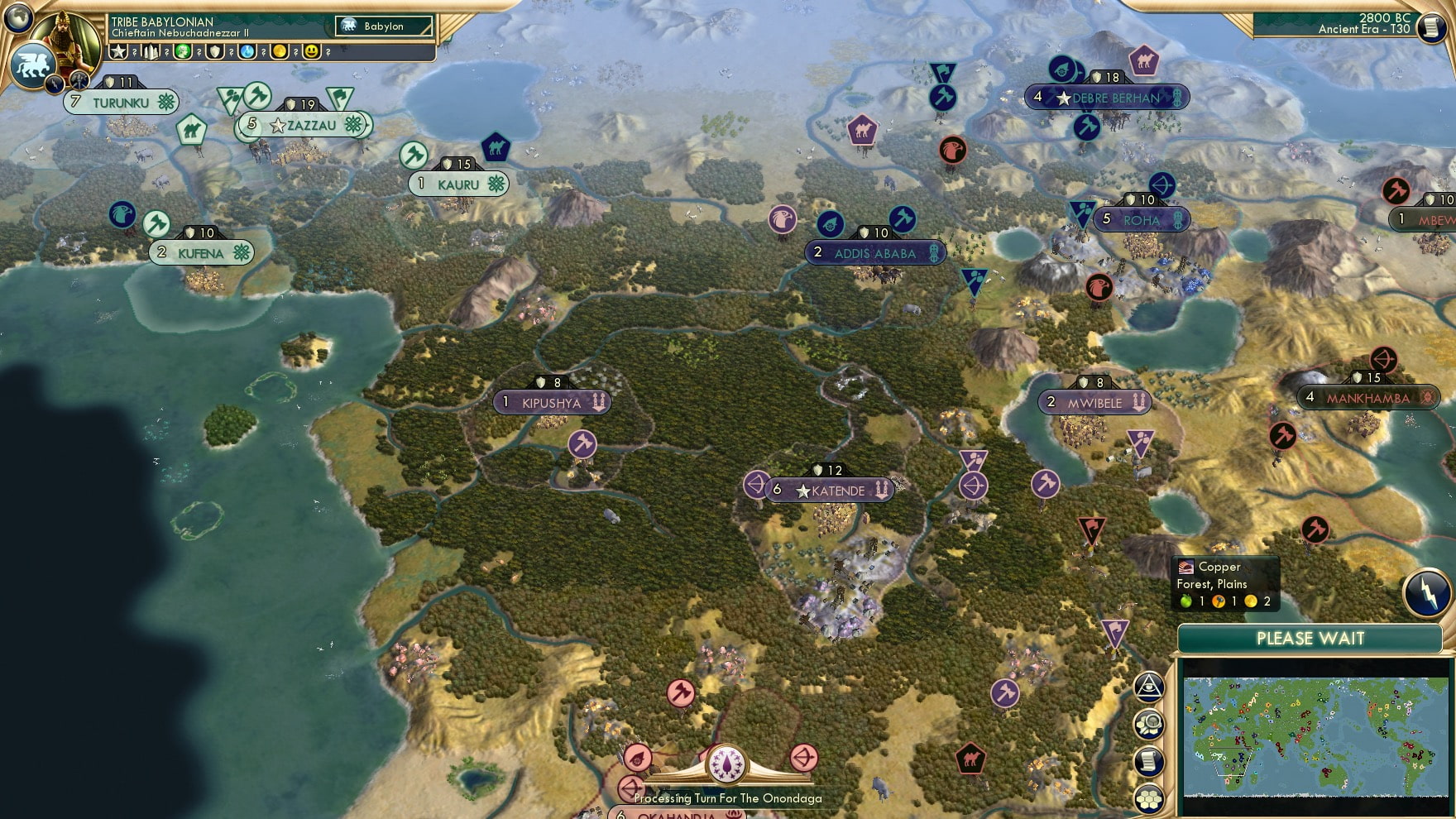Screen dimensions: 1456x819
Task: Click the Babylon city button
Action: [x=384, y=26]
